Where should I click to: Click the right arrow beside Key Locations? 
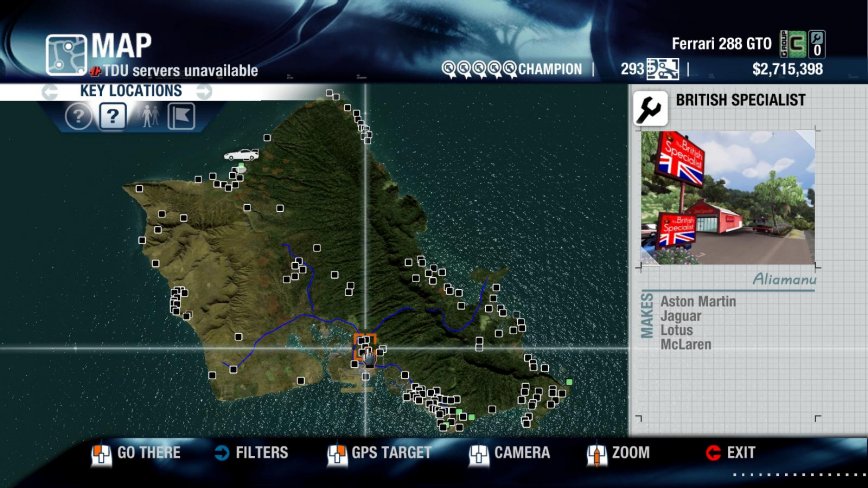tap(203, 92)
